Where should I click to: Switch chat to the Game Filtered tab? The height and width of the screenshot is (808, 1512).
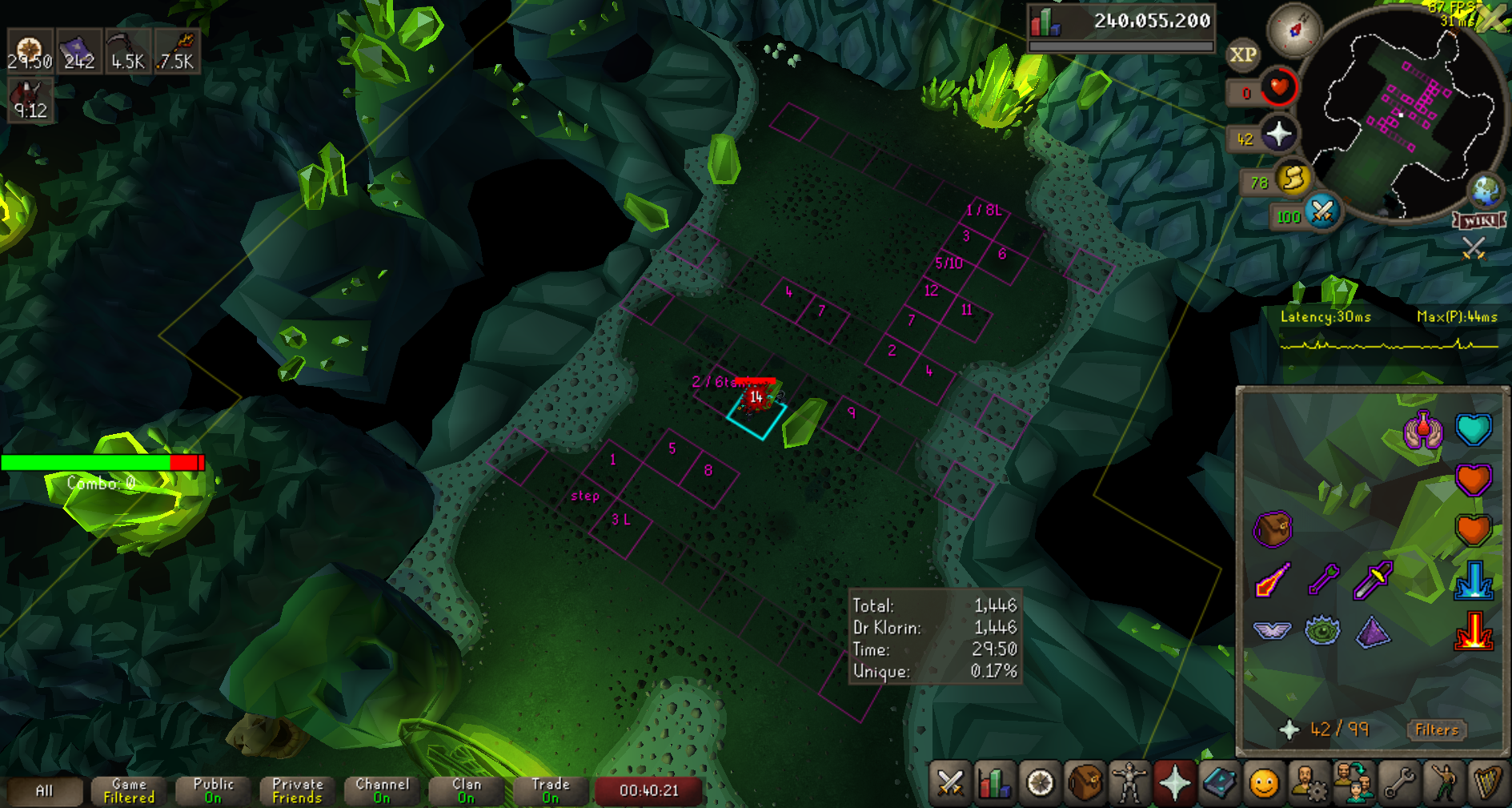[x=129, y=790]
